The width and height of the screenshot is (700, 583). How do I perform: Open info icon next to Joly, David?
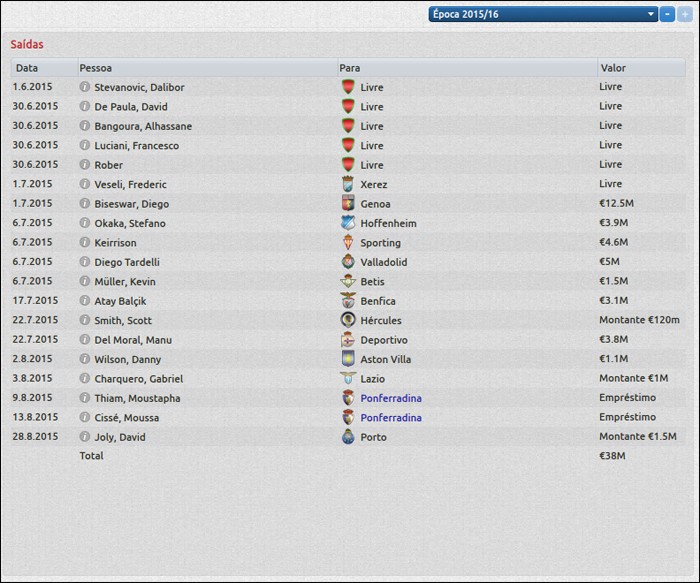point(85,437)
